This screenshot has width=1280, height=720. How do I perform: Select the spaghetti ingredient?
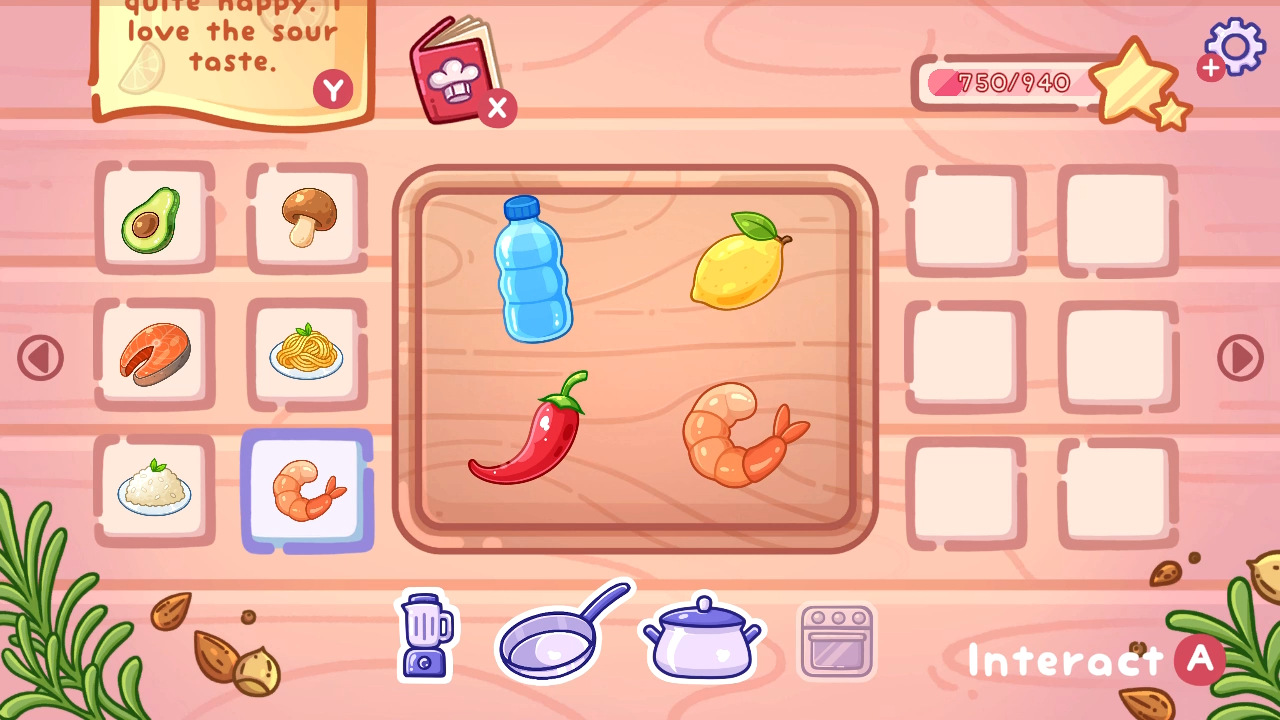coord(307,353)
